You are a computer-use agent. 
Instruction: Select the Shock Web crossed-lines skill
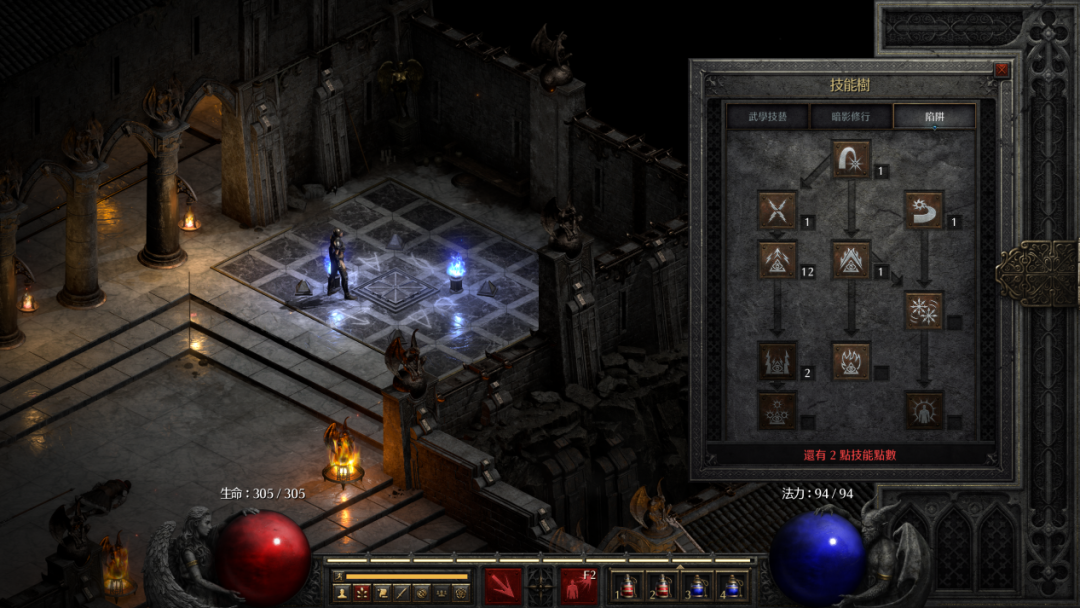coord(777,210)
